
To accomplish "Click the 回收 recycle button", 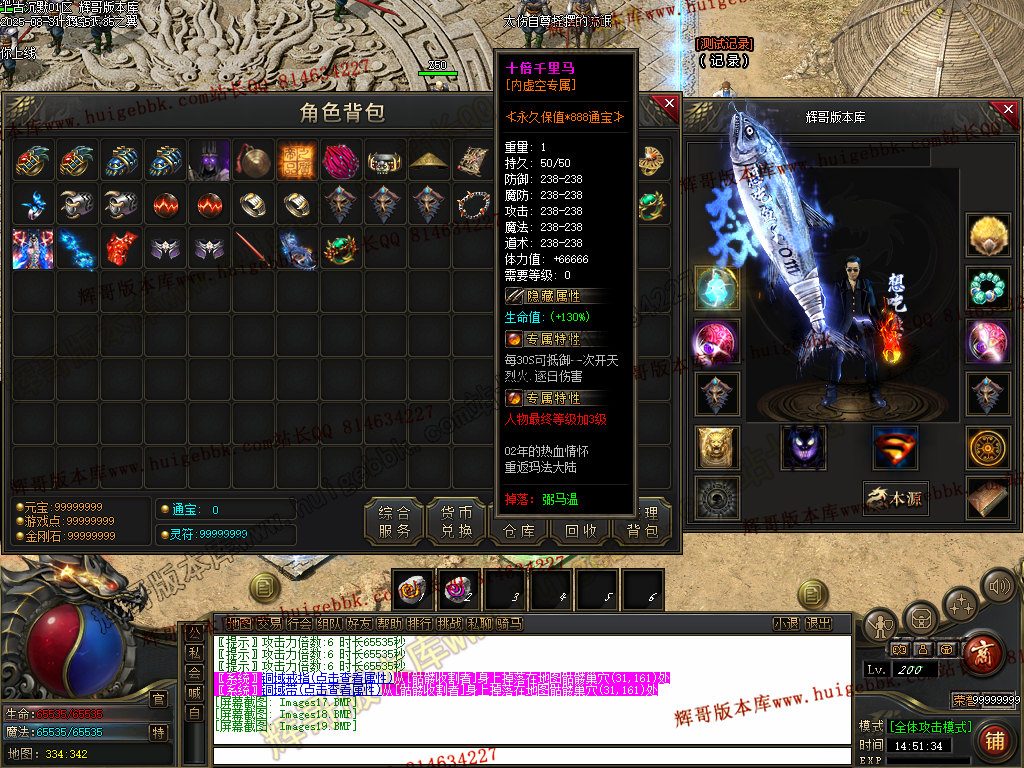I will tap(580, 531).
